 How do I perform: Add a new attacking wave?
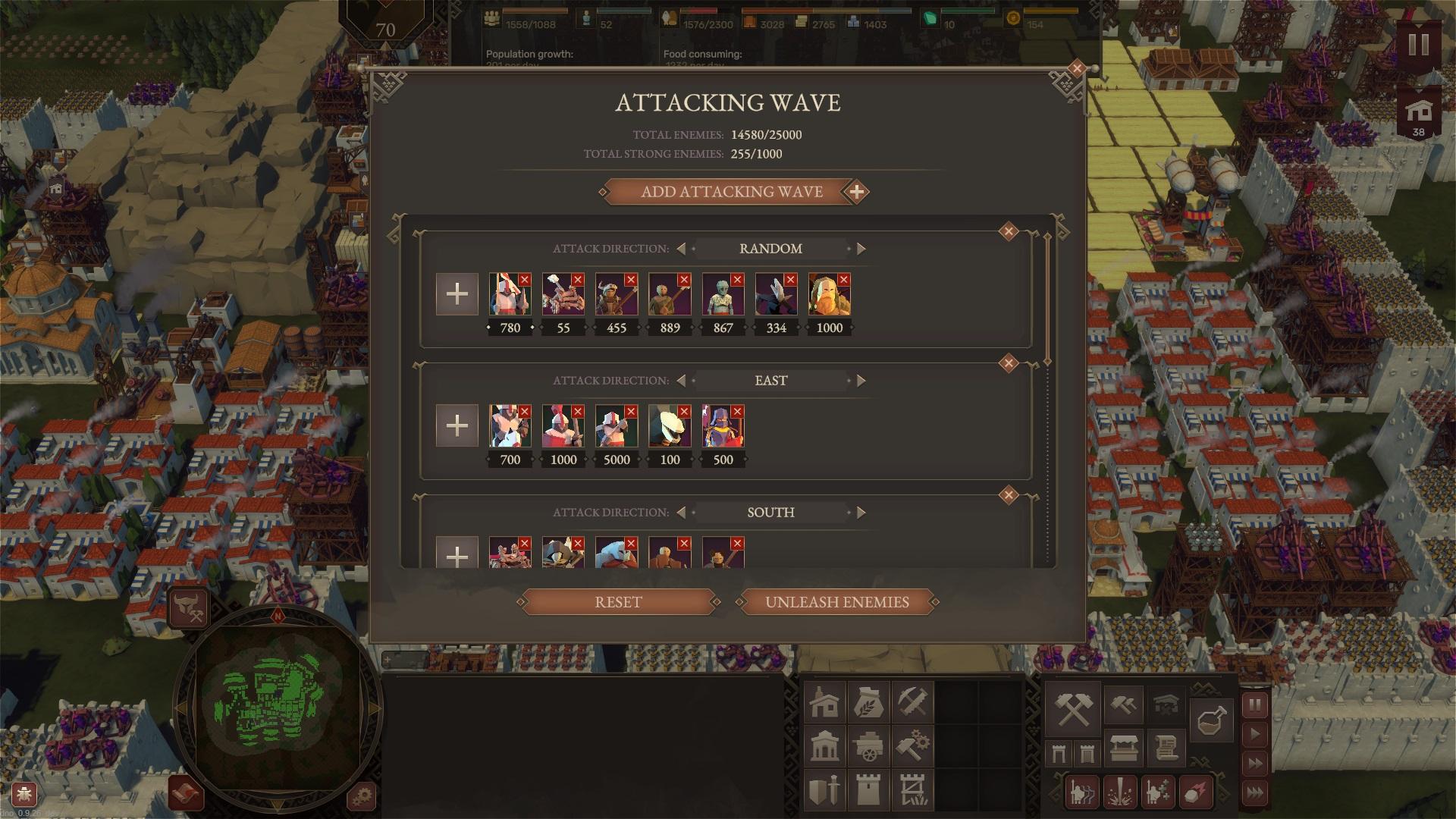tap(733, 192)
